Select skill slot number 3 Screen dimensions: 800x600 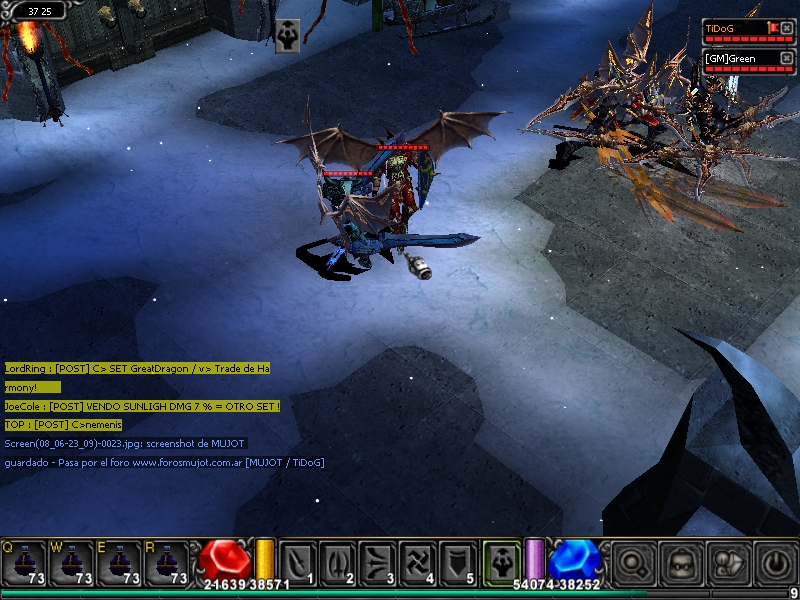coord(380,562)
